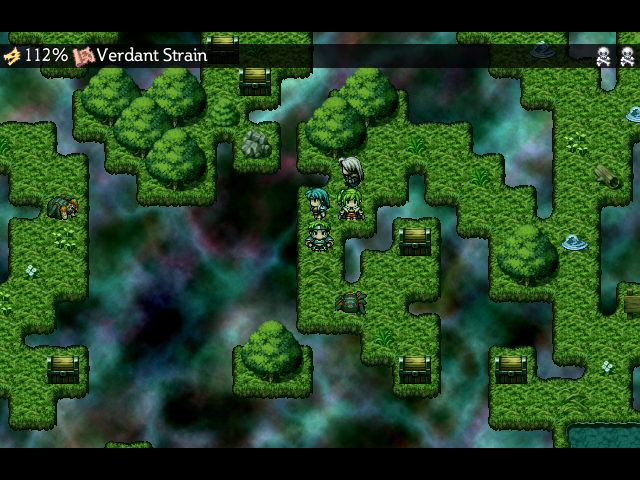The width and height of the screenshot is (640, 480).
Task: Select the winged boot icon next to 112%
Action: pos(12,55)
